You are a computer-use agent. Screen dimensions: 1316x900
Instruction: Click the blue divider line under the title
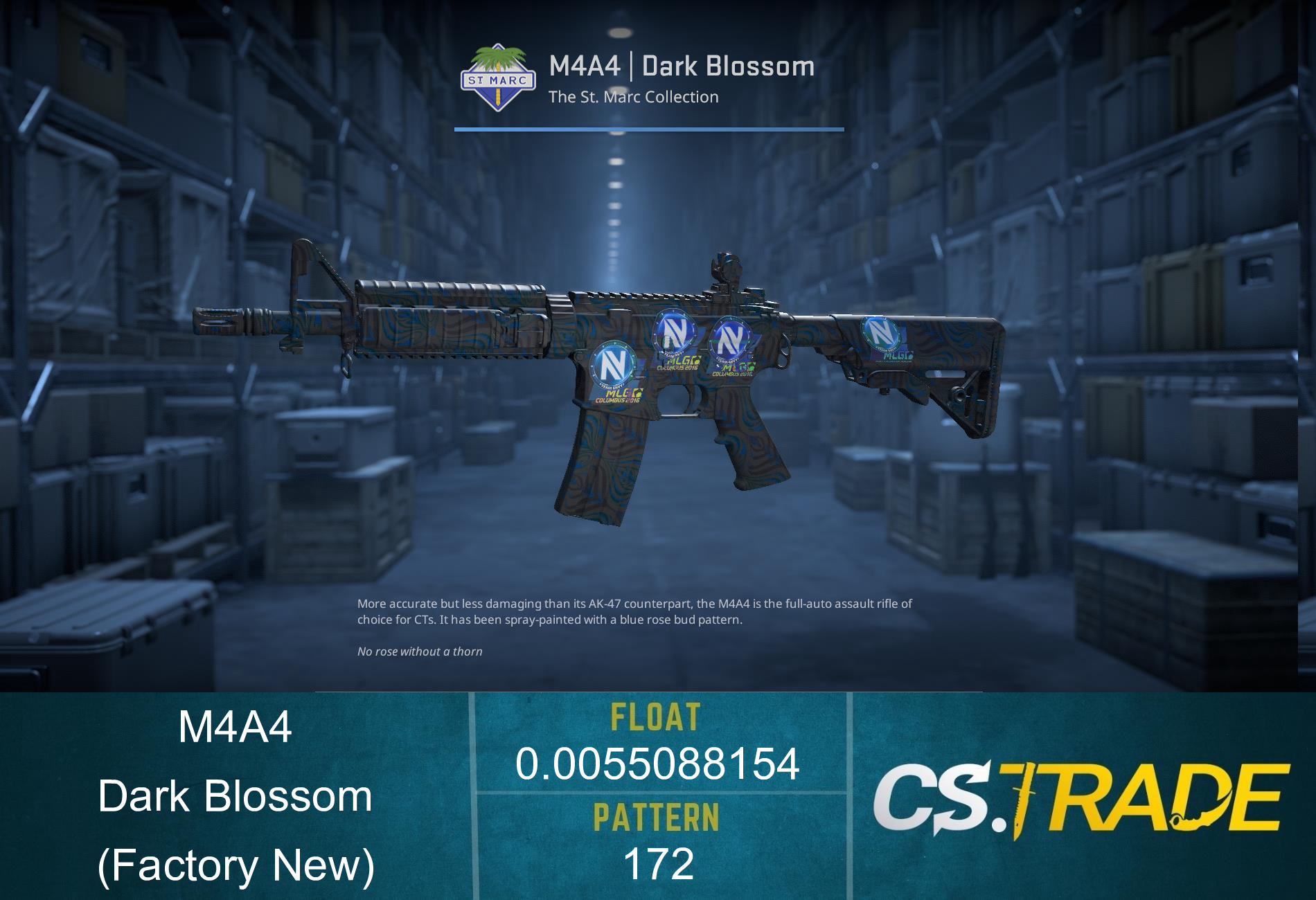click(649, 129)
